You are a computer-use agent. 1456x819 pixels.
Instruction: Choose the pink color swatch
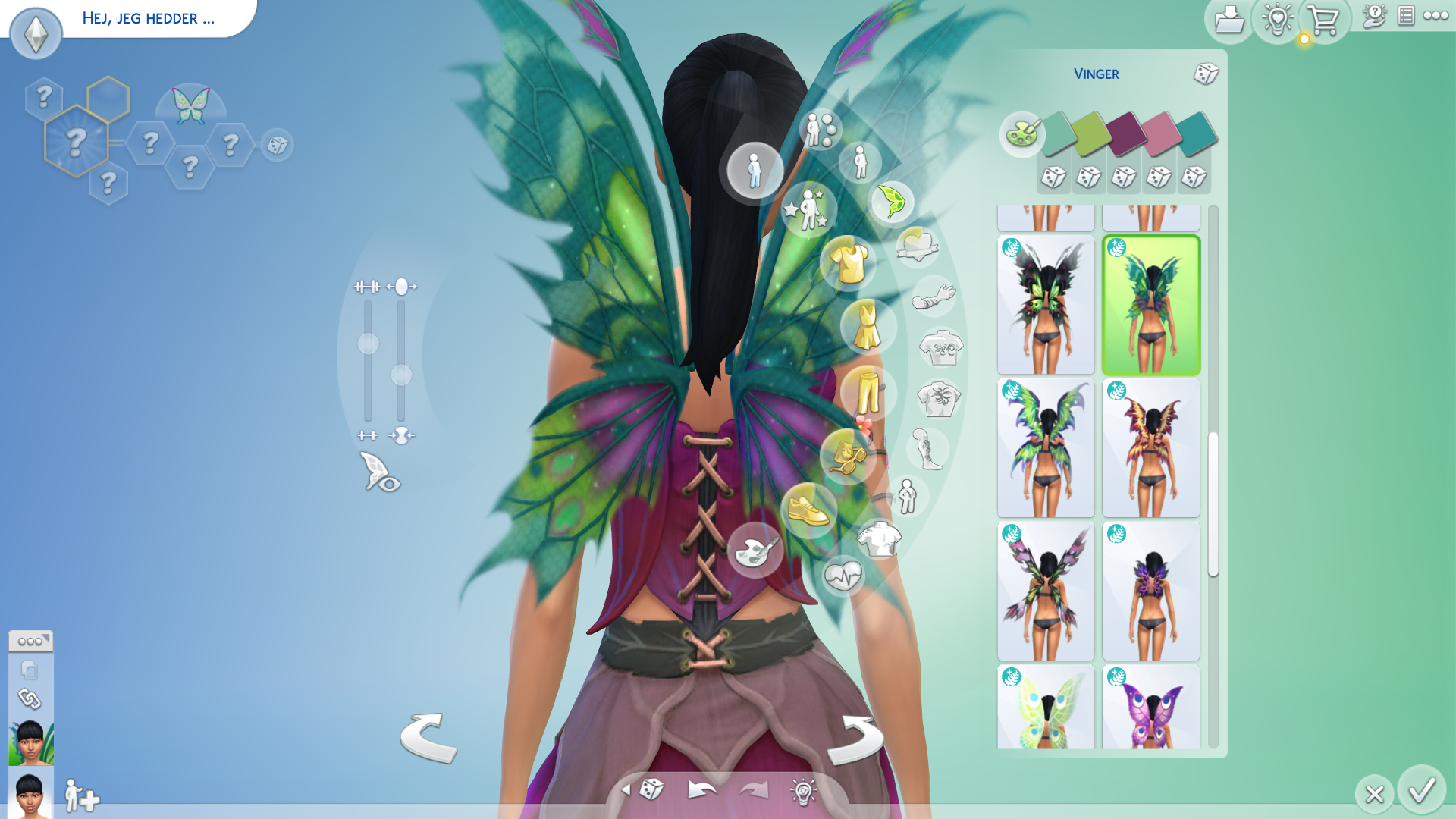coord(1161,133)
